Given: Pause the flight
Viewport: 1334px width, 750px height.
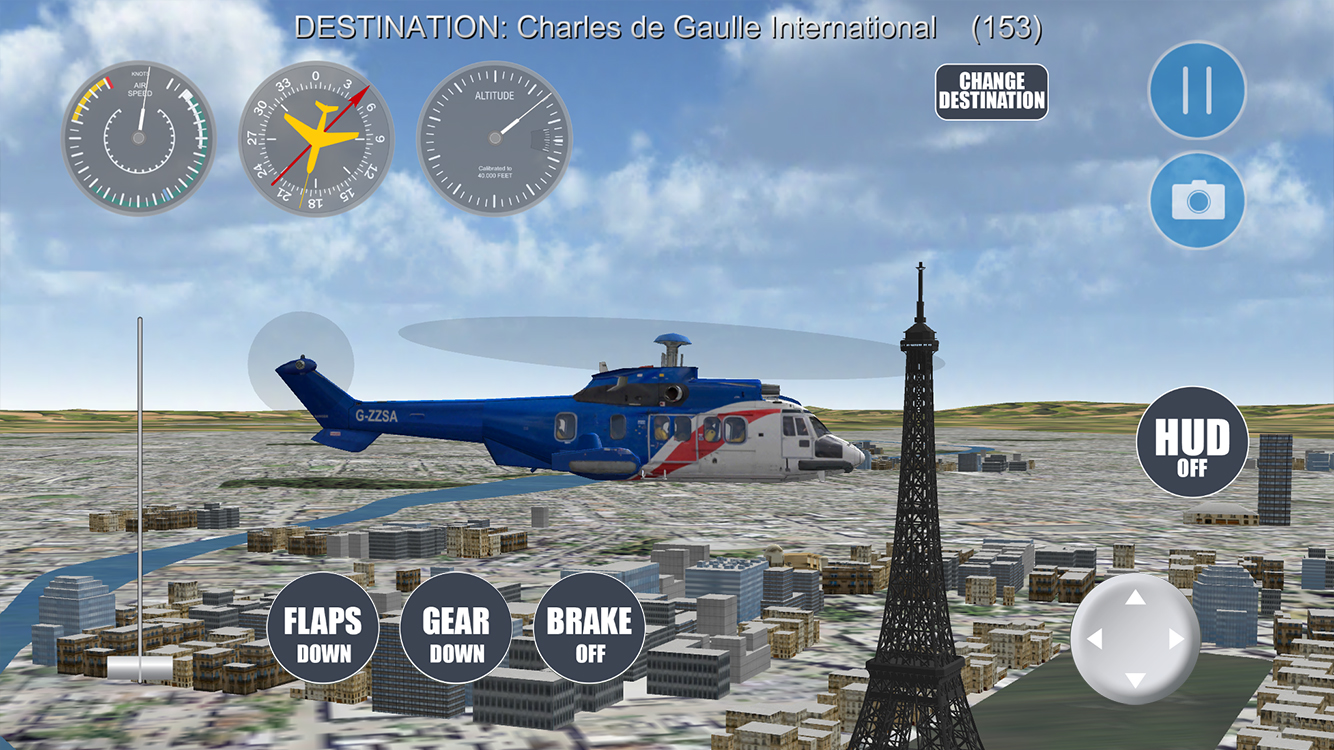Looking at the screenshot, I should pos(1196,90).
